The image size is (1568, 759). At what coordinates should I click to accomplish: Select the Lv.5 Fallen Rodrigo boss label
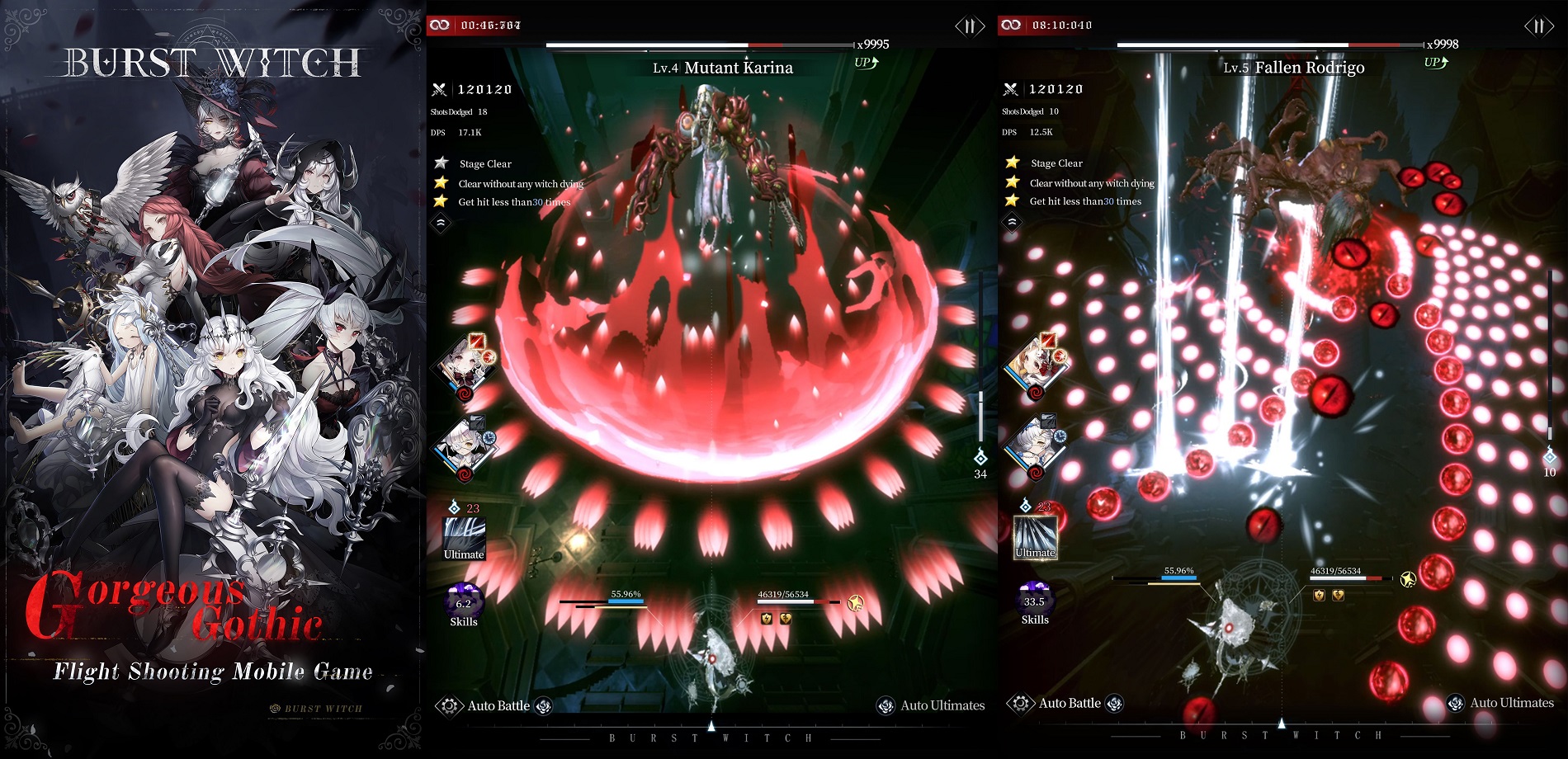pos(1293,68)
